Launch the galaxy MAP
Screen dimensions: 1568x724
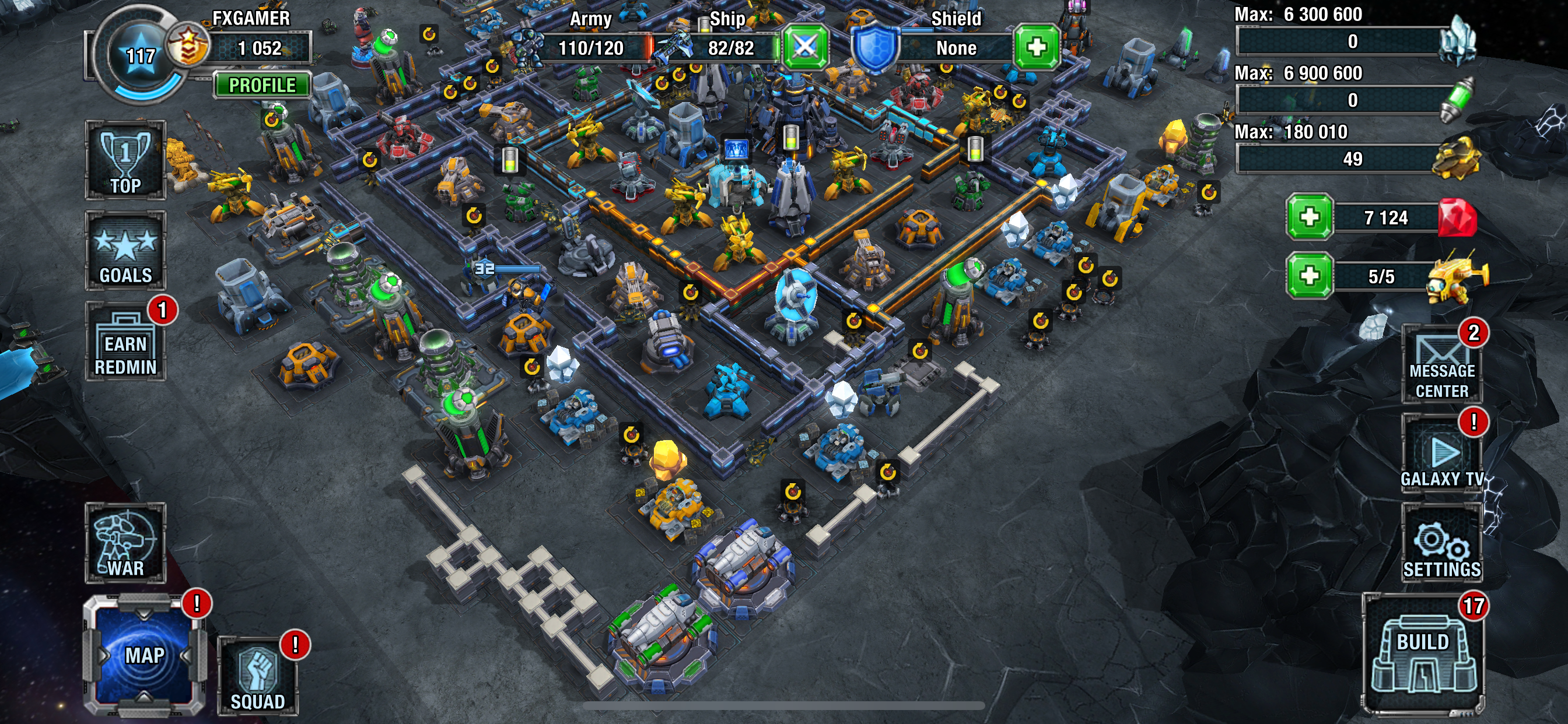click(144, 655)
